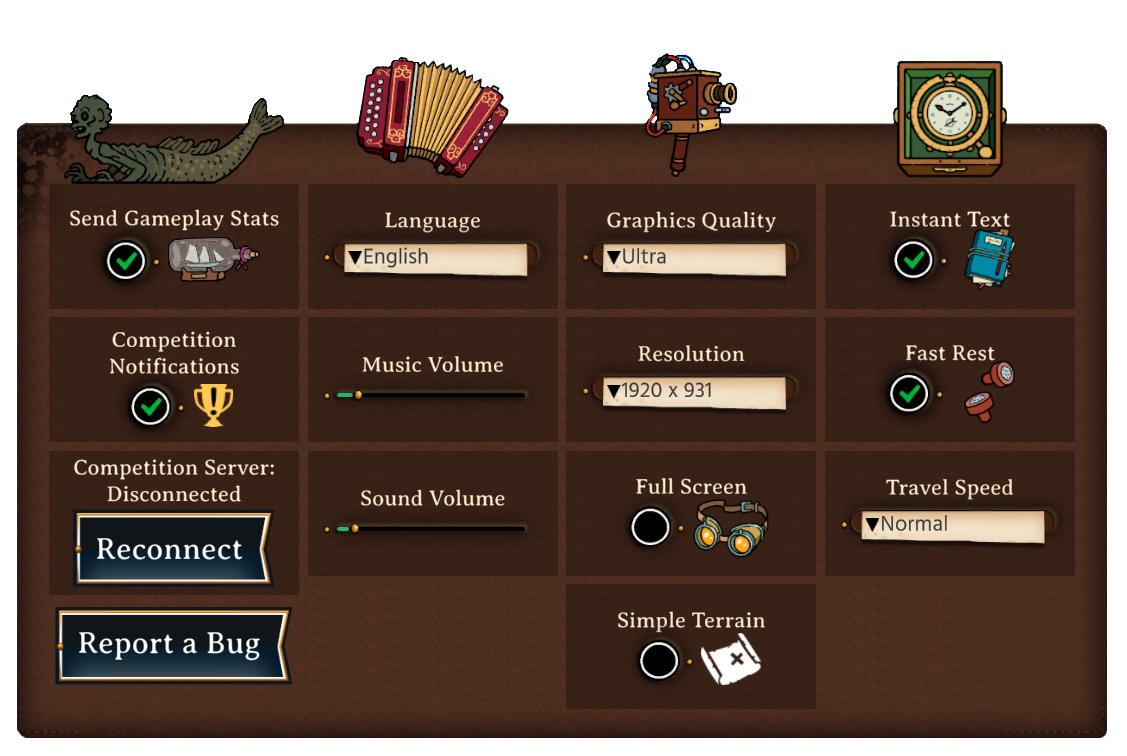Screen dimensions: 1127x756
Task: Click the Reconnect button
Action: [x=171, y=549]
